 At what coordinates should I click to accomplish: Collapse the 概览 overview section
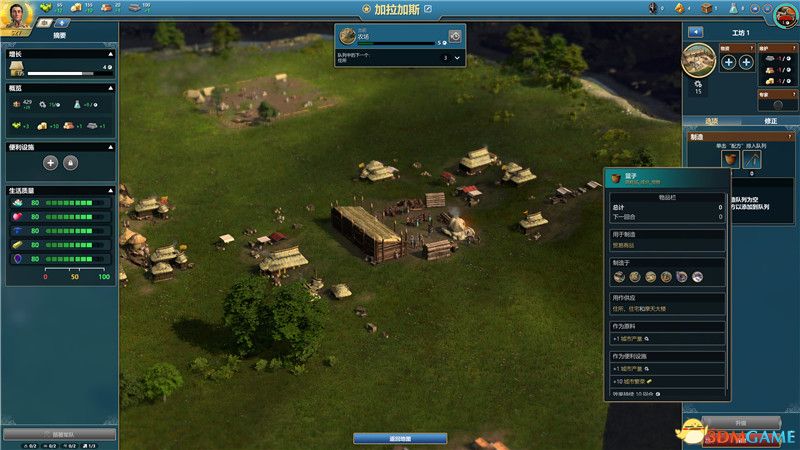tap(112, 87)
